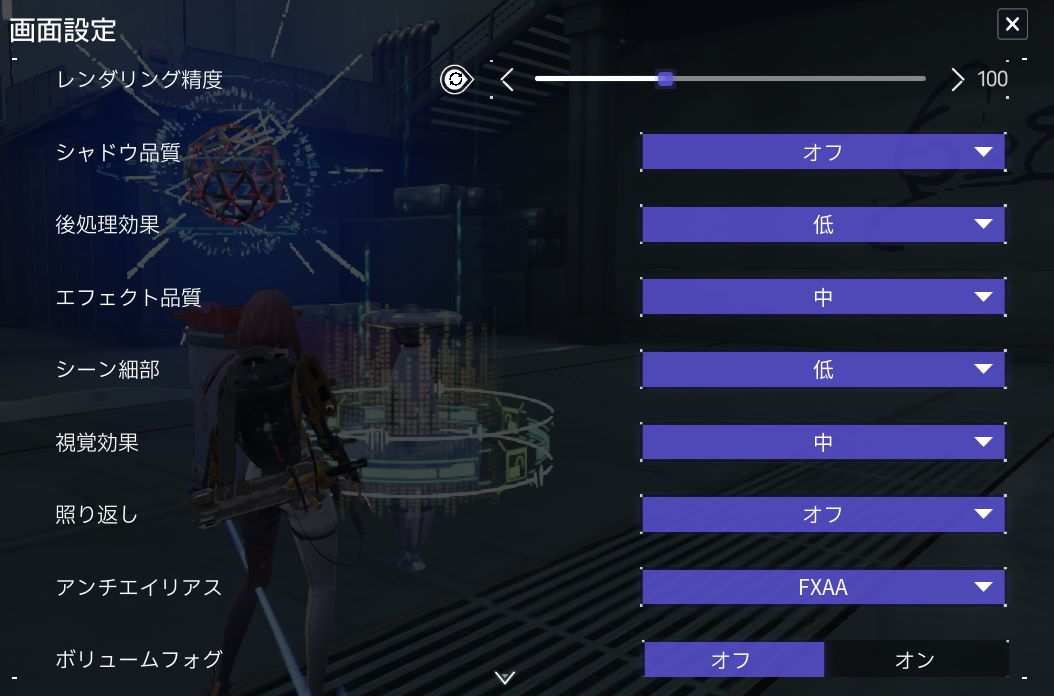Reset the レンダリング精度 value with the circular icon
The image size is (1054, 696).
click(457, 80)
